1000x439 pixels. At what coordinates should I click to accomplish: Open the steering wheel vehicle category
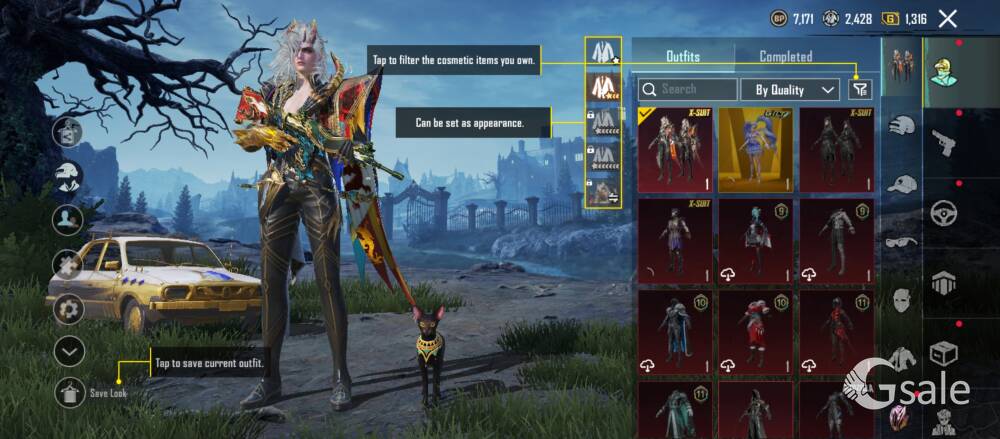click(943, 213)
